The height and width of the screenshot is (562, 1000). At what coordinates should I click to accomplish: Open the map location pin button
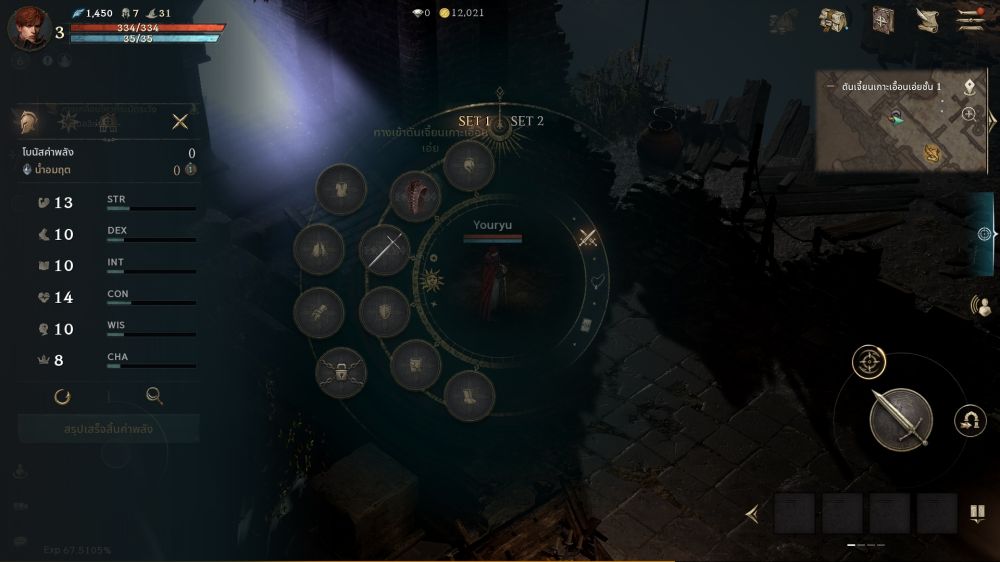click(969, 86)
